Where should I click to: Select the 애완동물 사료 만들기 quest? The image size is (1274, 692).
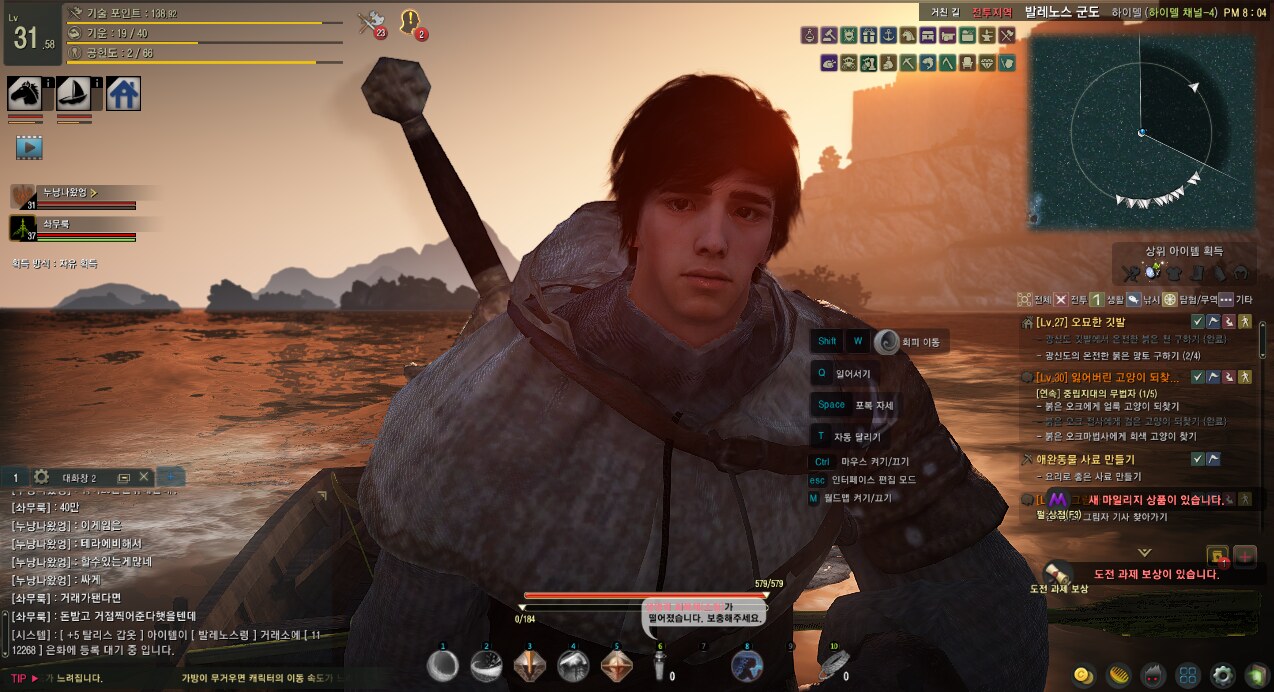click(1088, 459)
